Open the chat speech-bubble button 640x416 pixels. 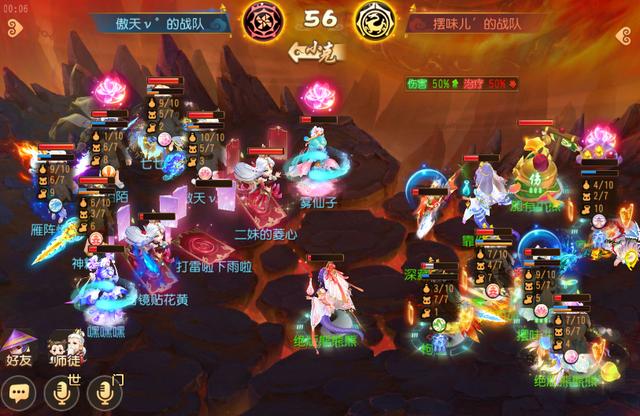click(18, 390)
